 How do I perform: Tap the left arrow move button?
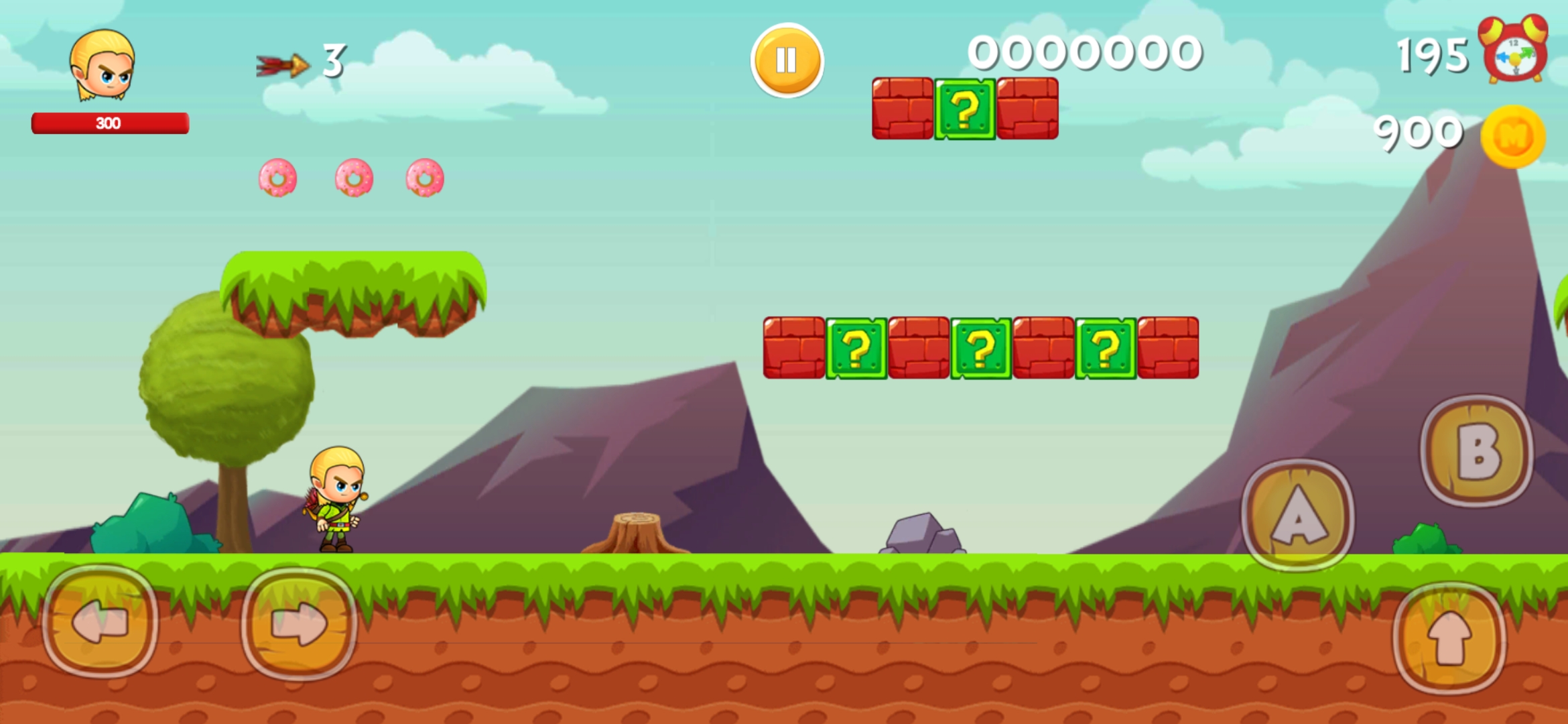[101, 622]
